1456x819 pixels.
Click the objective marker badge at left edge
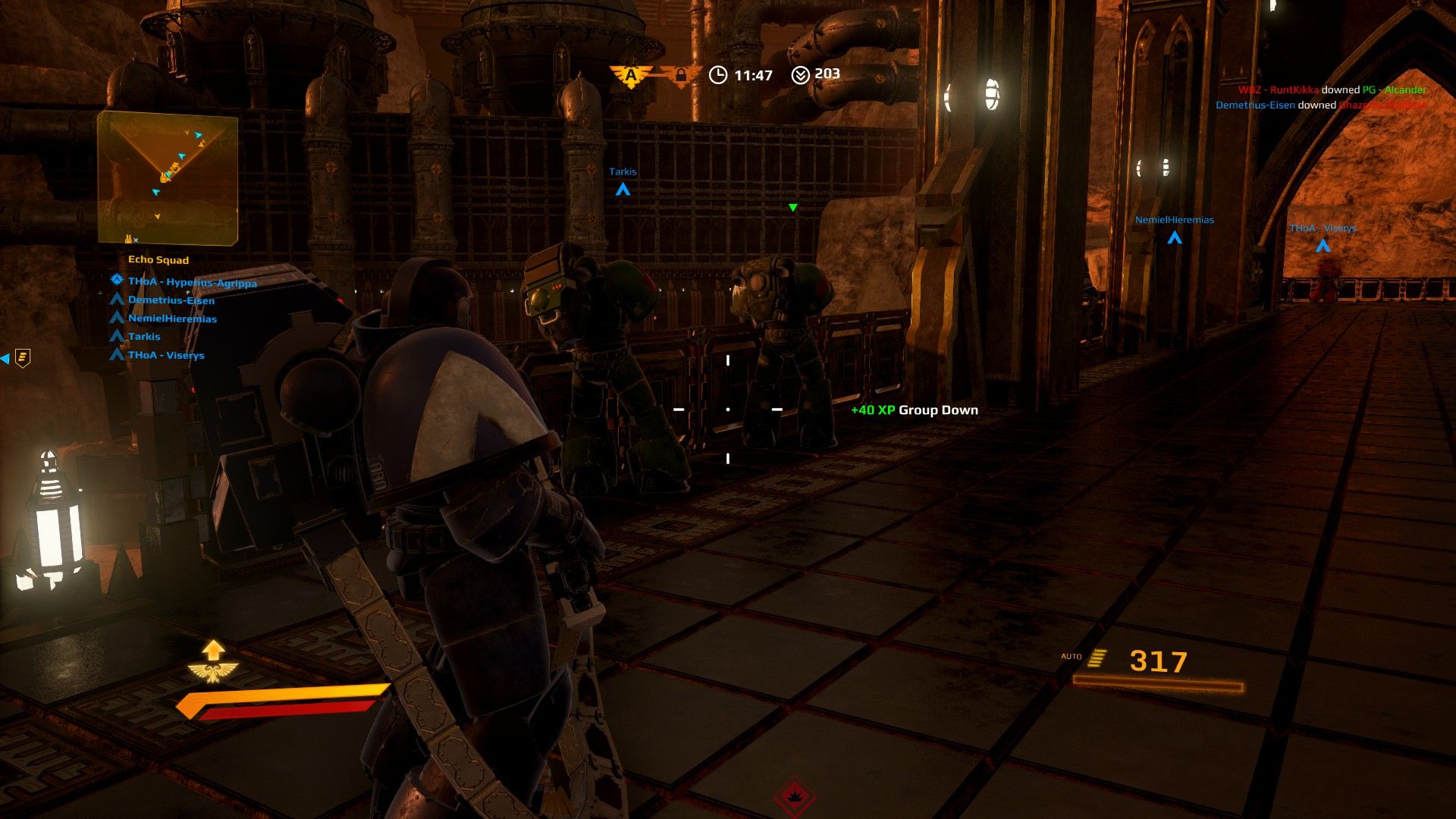coord(23,358)
